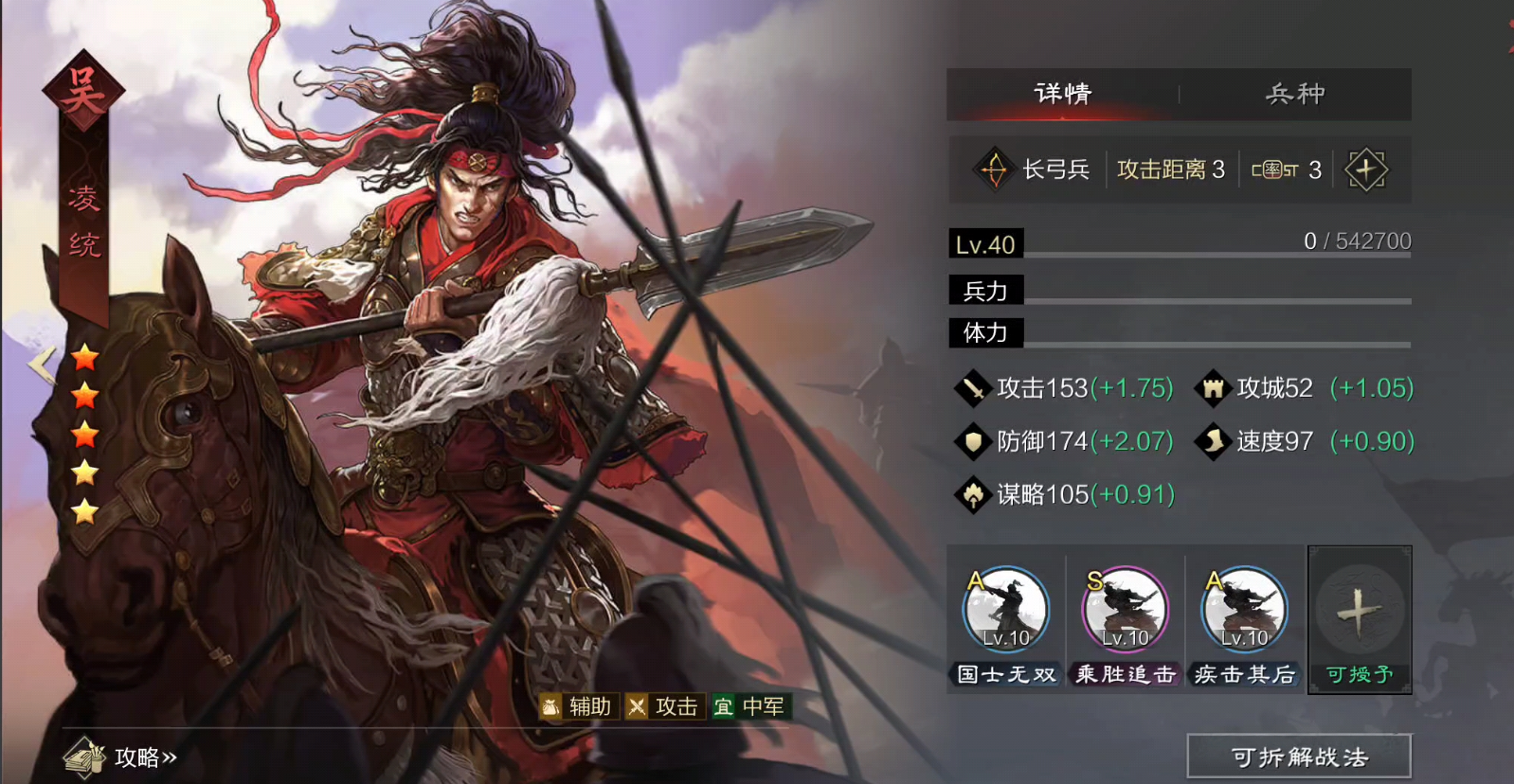Viewport: 1514px width, 784px height.
Task: Click the boot icon next to 速度97
Action: point(1213,441)
